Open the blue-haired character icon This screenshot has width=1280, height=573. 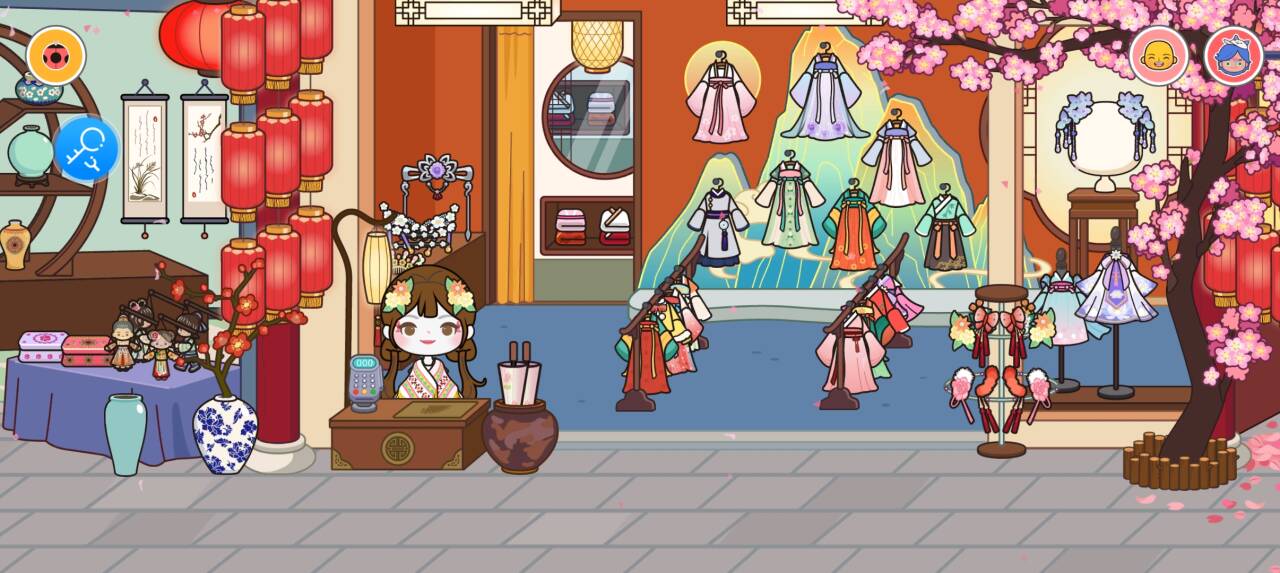coord(1233,56)
